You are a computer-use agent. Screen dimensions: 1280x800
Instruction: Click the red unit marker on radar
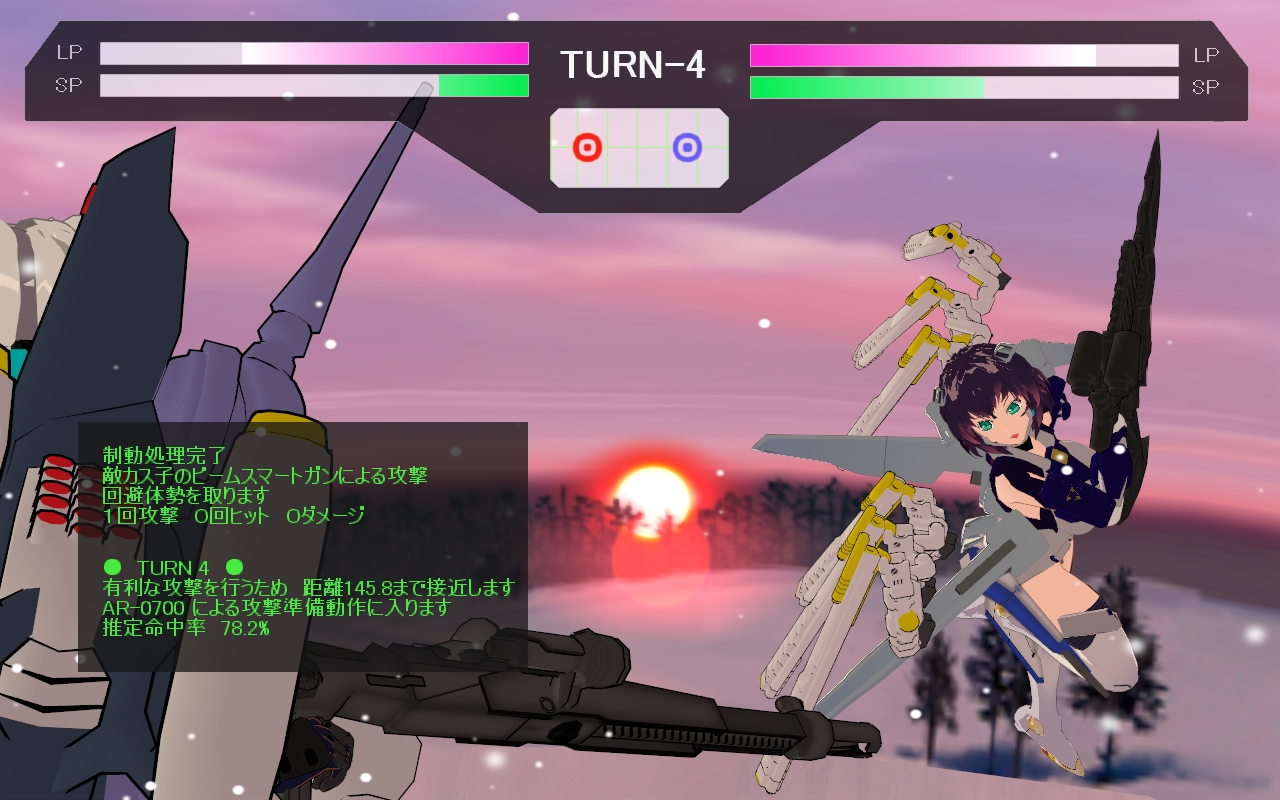[587, 148]
